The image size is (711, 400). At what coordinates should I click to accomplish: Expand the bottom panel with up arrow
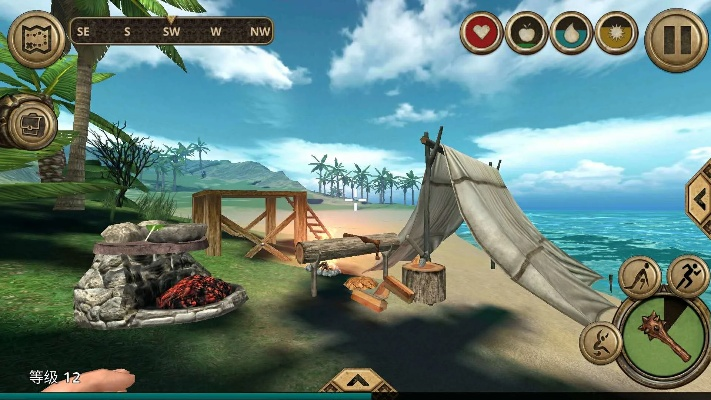pos(357,383)
